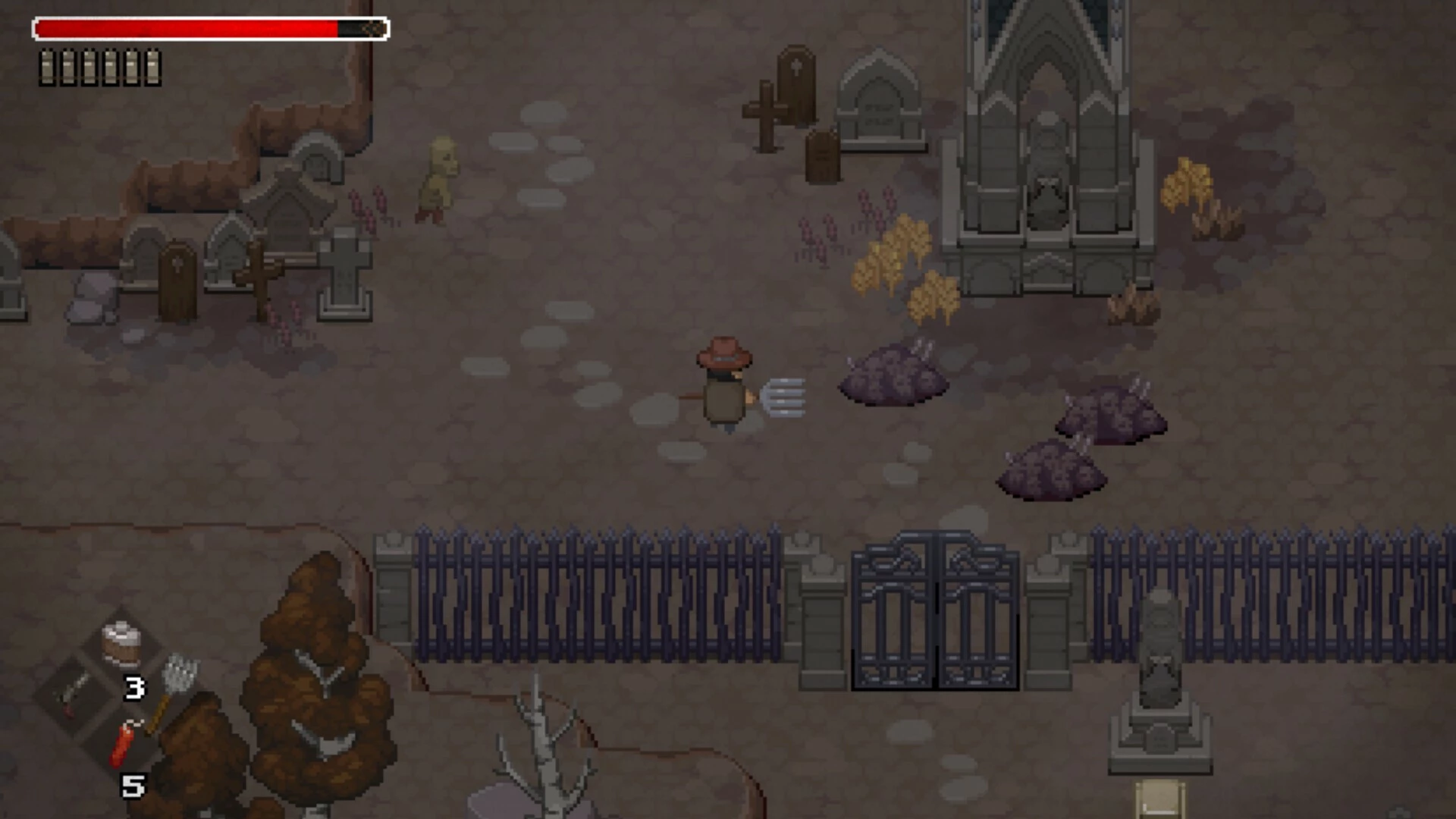Viewport: 1456px width, 819px height.
Task: Switch to the revolver weapon slot
Action: pos(74,692)
